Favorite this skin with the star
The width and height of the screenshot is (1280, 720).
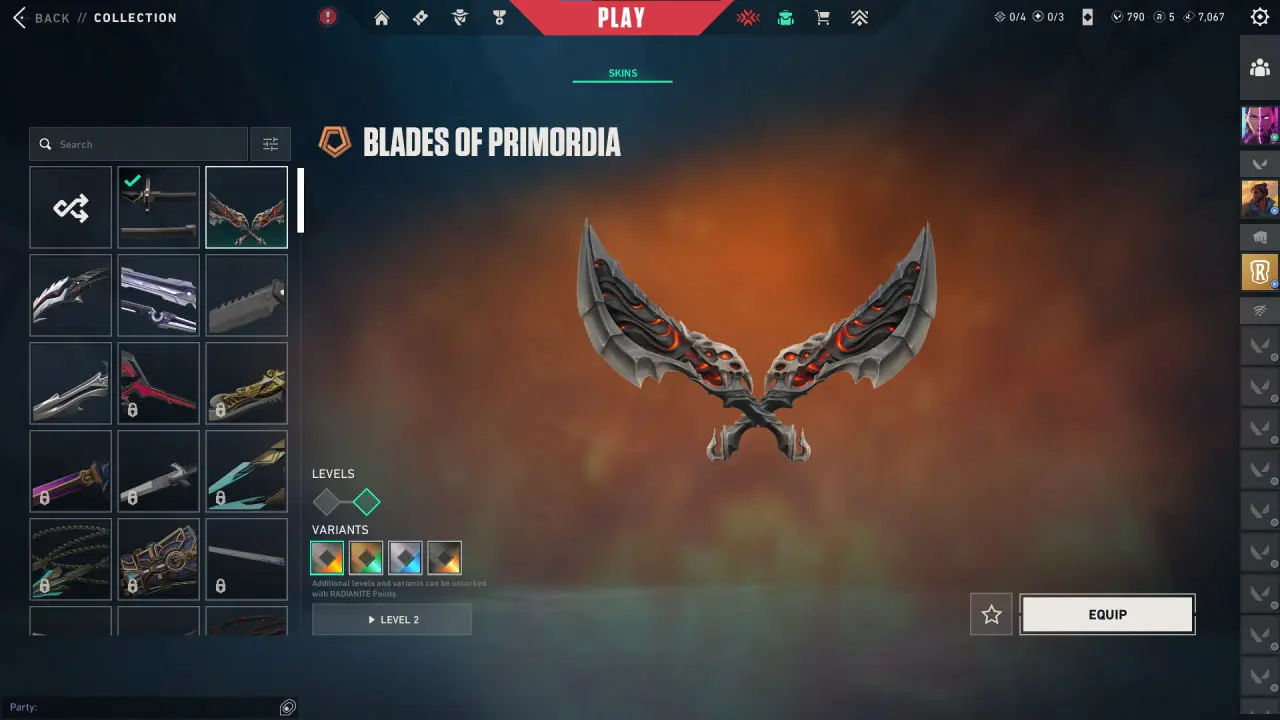[x=991, y=615]
